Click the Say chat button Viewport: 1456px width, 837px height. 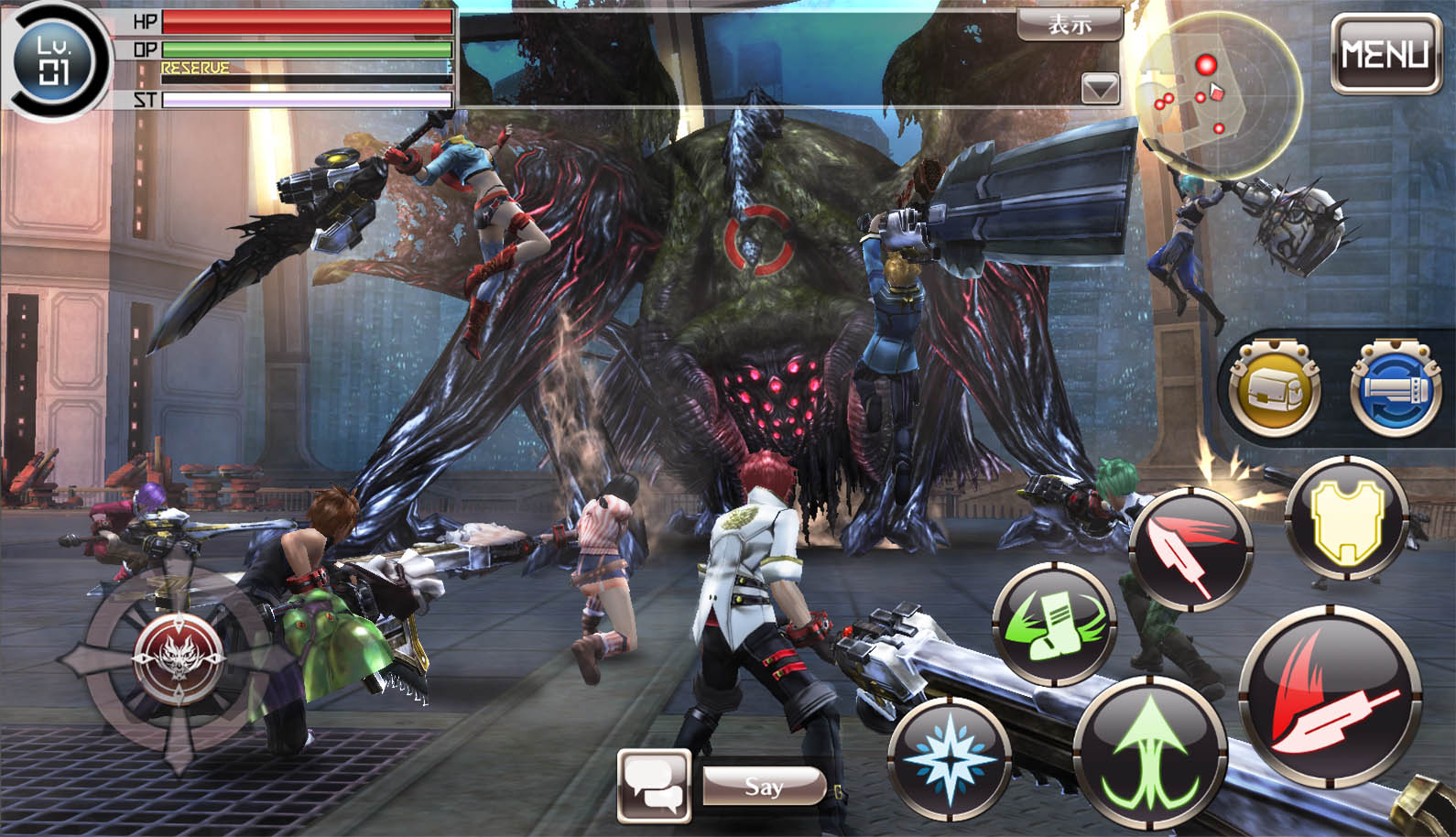[764, 786]
